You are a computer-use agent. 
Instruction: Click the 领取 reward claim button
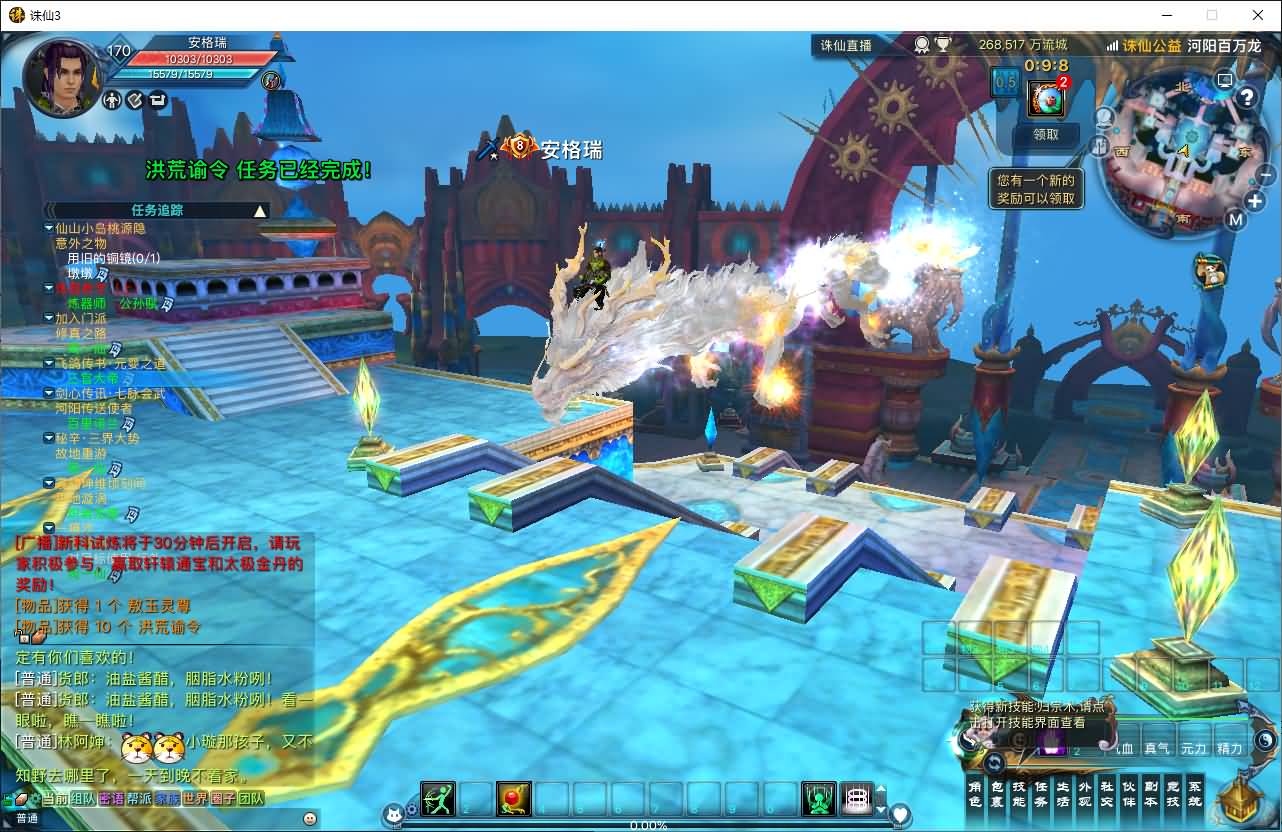pos(1045,134)
